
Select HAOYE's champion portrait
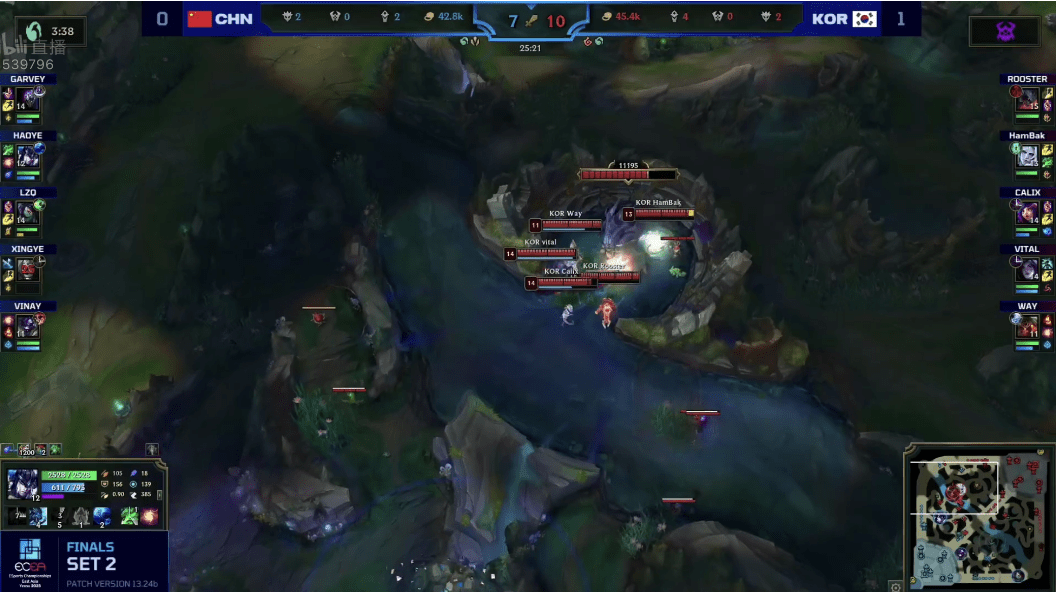coord(27,155)
